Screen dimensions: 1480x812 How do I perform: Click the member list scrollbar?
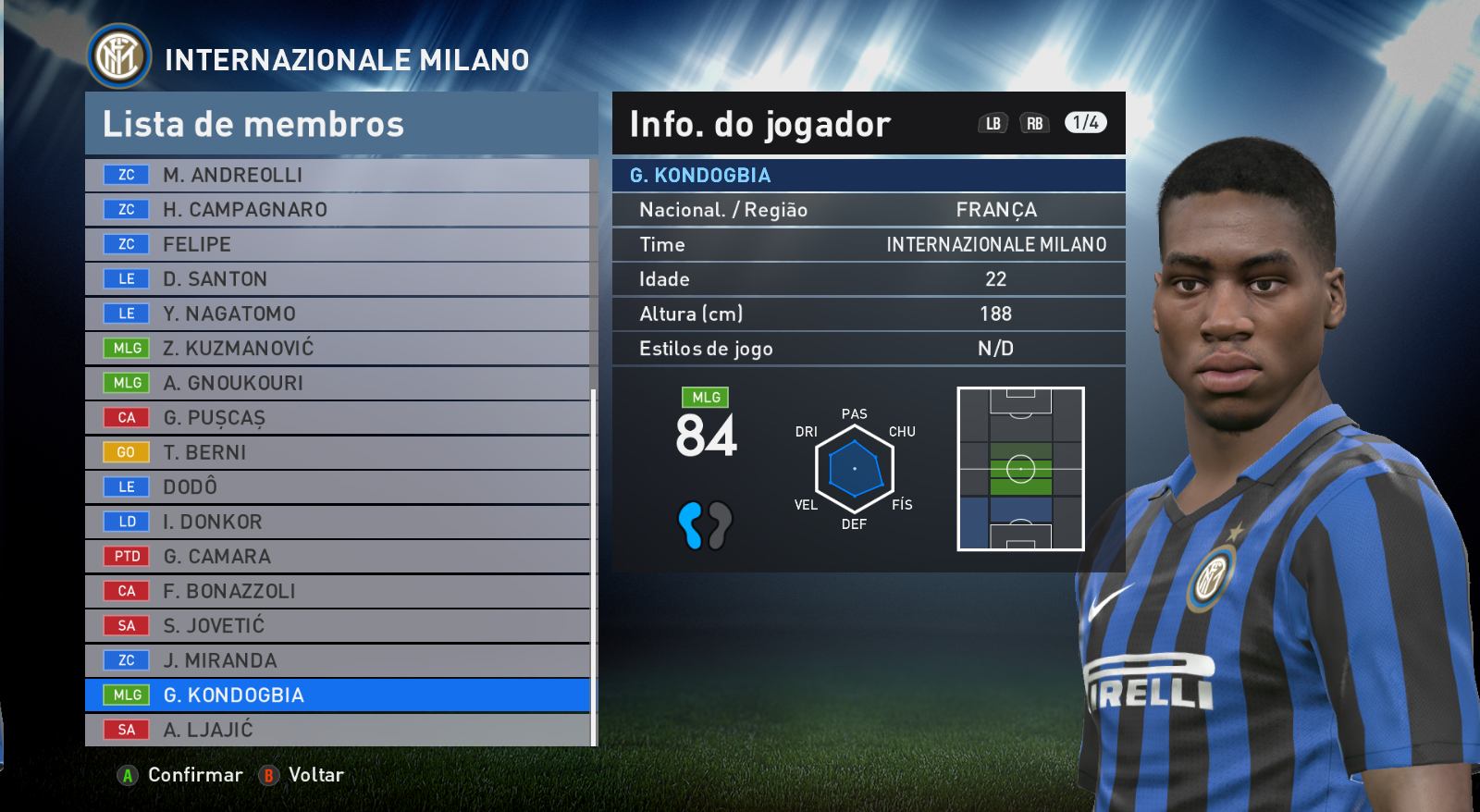(x=593, y=564)
